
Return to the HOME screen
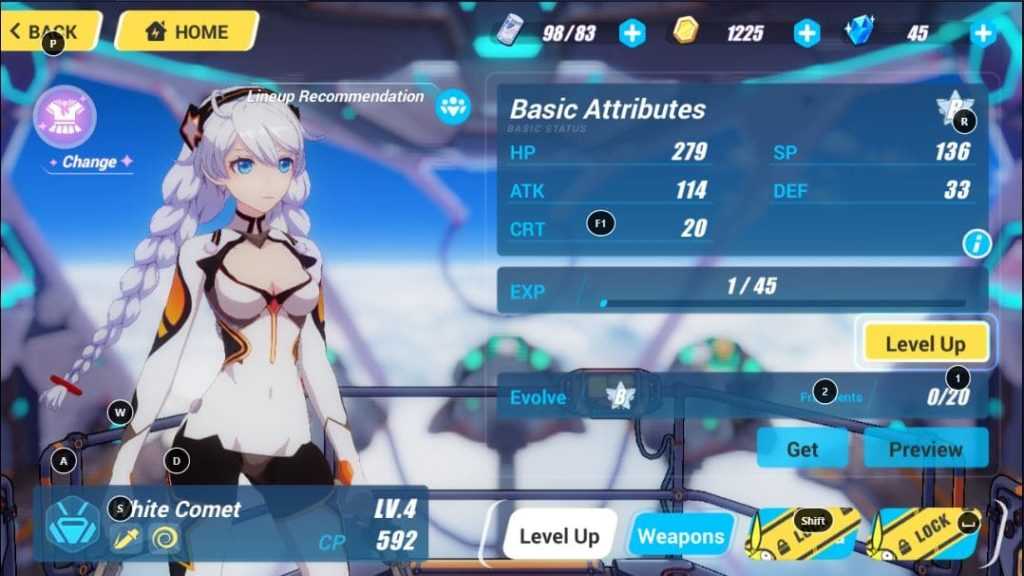[187, 31]
